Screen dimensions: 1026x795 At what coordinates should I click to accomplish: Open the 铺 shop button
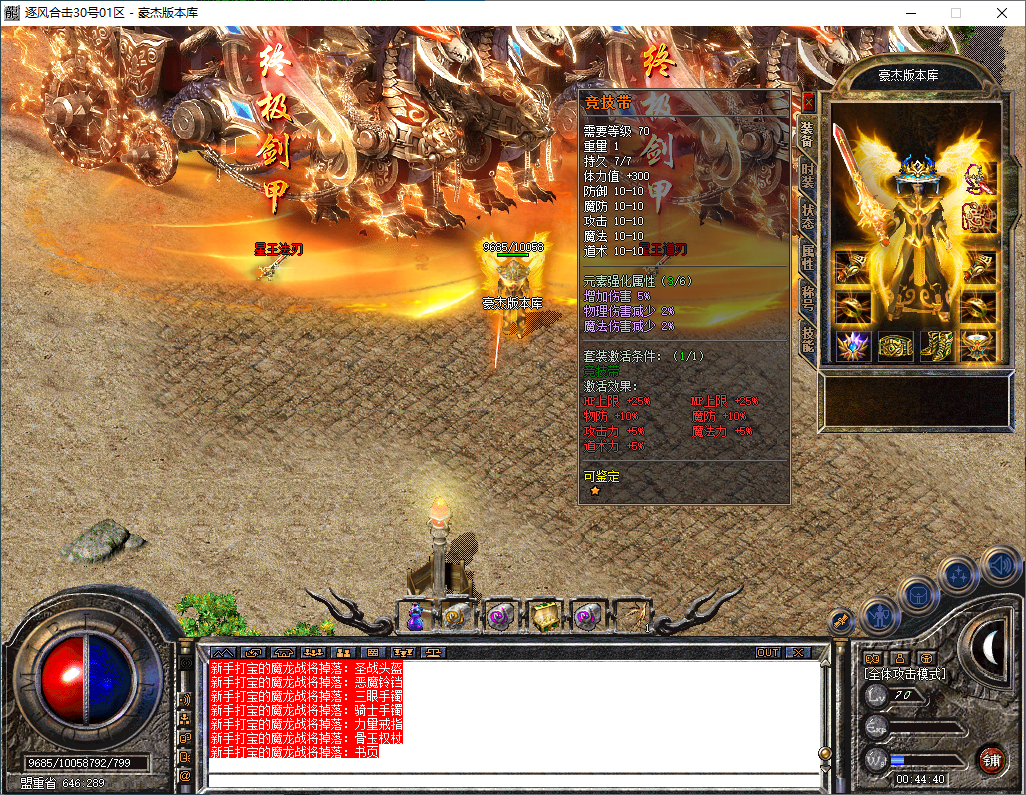pos(990,759)
